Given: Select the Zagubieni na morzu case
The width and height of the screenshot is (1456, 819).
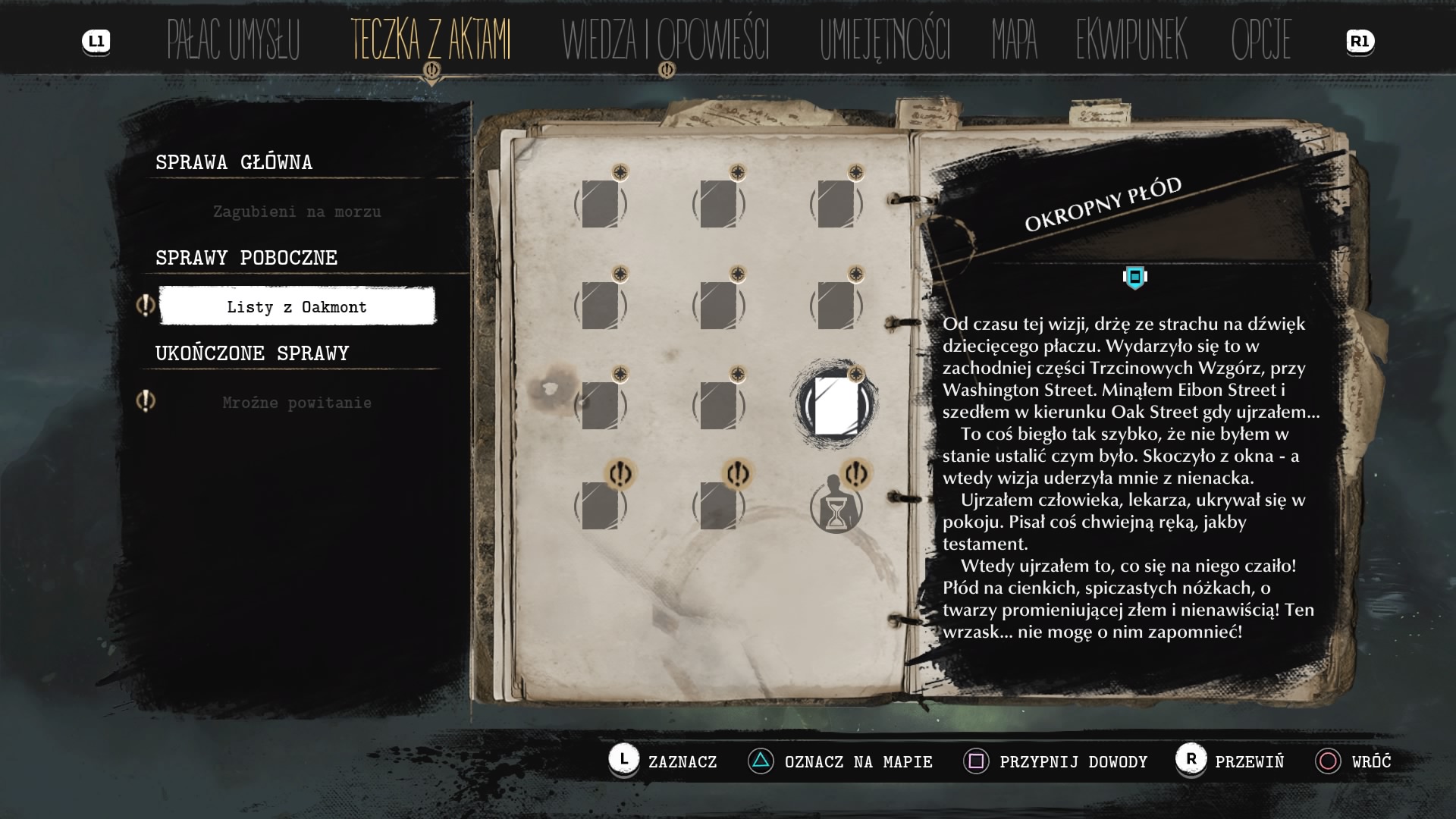Looking at the screenshot, I should (297, 212).
